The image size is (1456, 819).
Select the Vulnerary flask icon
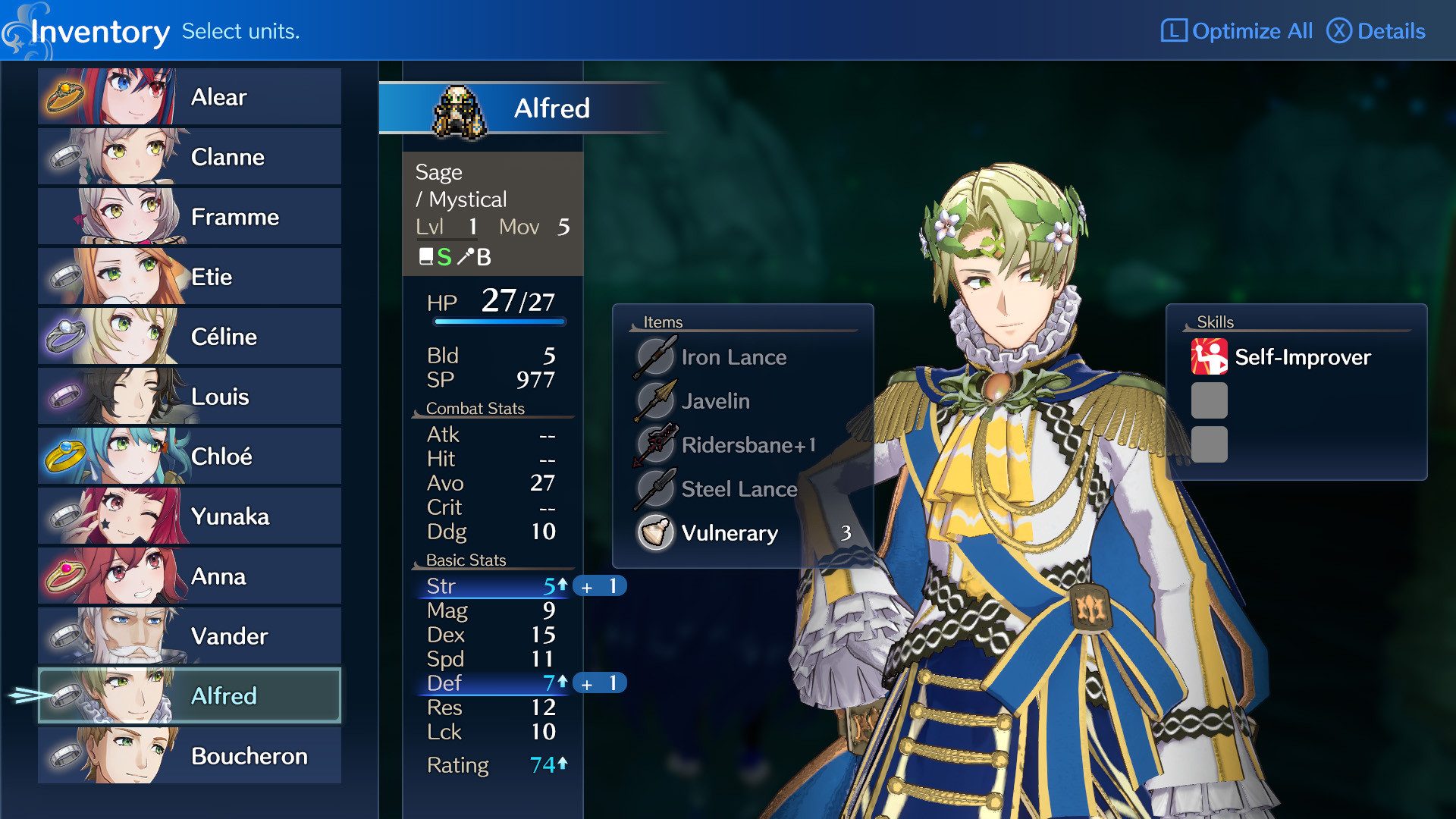656,533
